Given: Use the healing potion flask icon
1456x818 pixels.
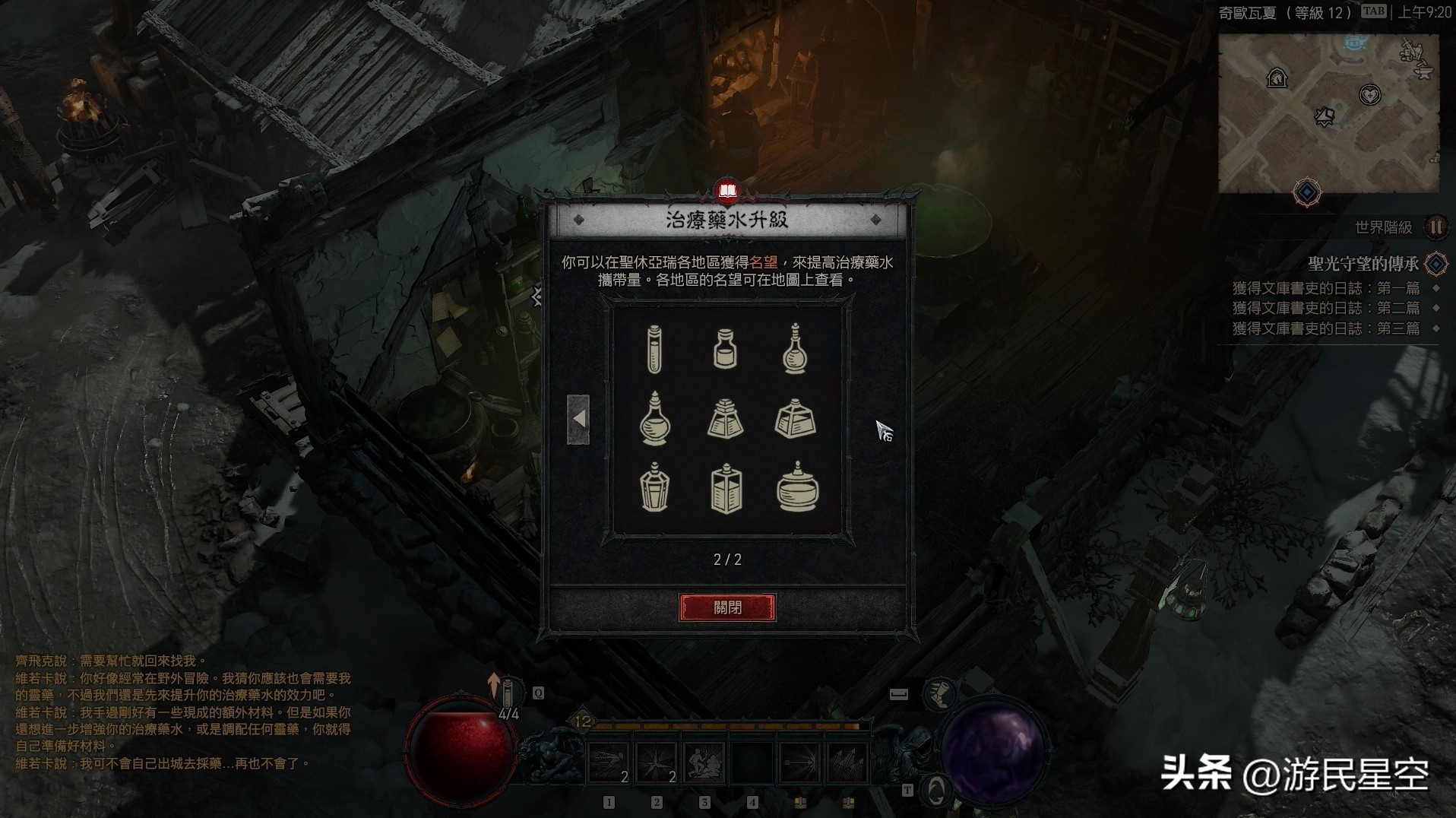Looking at the screenshot, I should (509, 693).
